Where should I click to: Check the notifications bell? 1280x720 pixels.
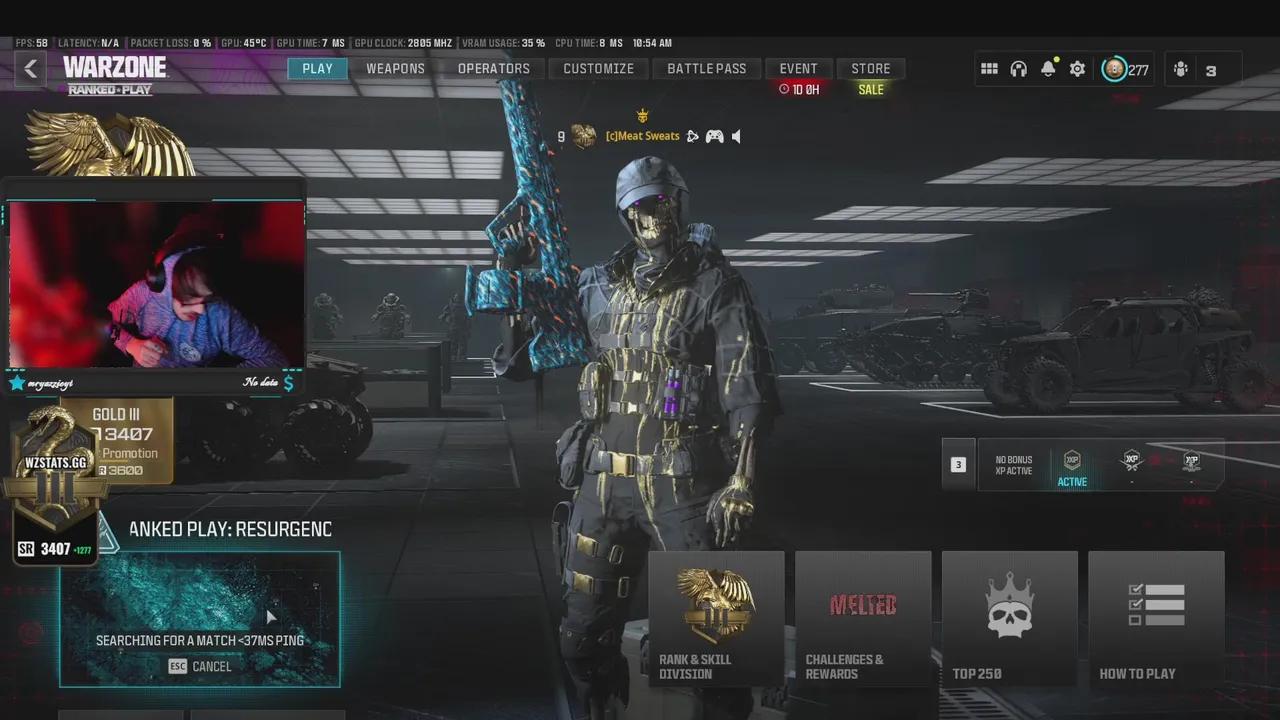point(1048,69)
